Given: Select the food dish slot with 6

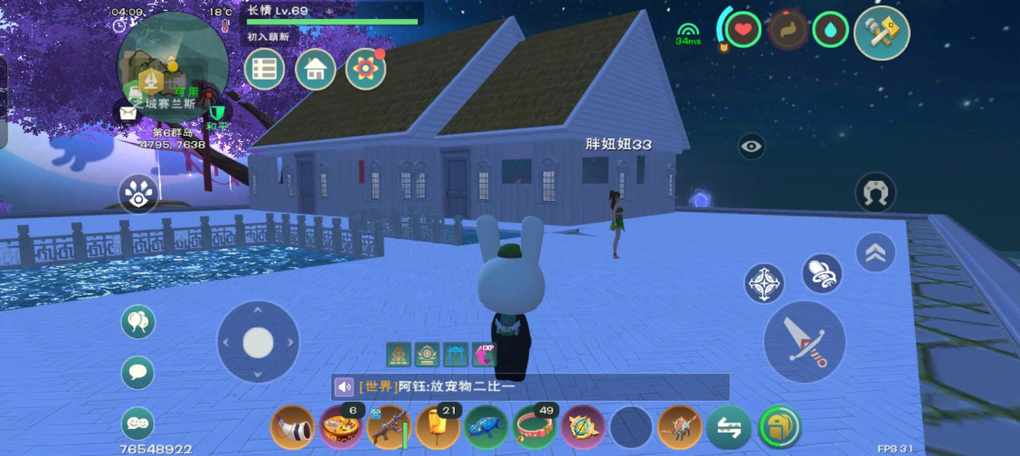Looking at the screenshot, I should click(341, 427).
